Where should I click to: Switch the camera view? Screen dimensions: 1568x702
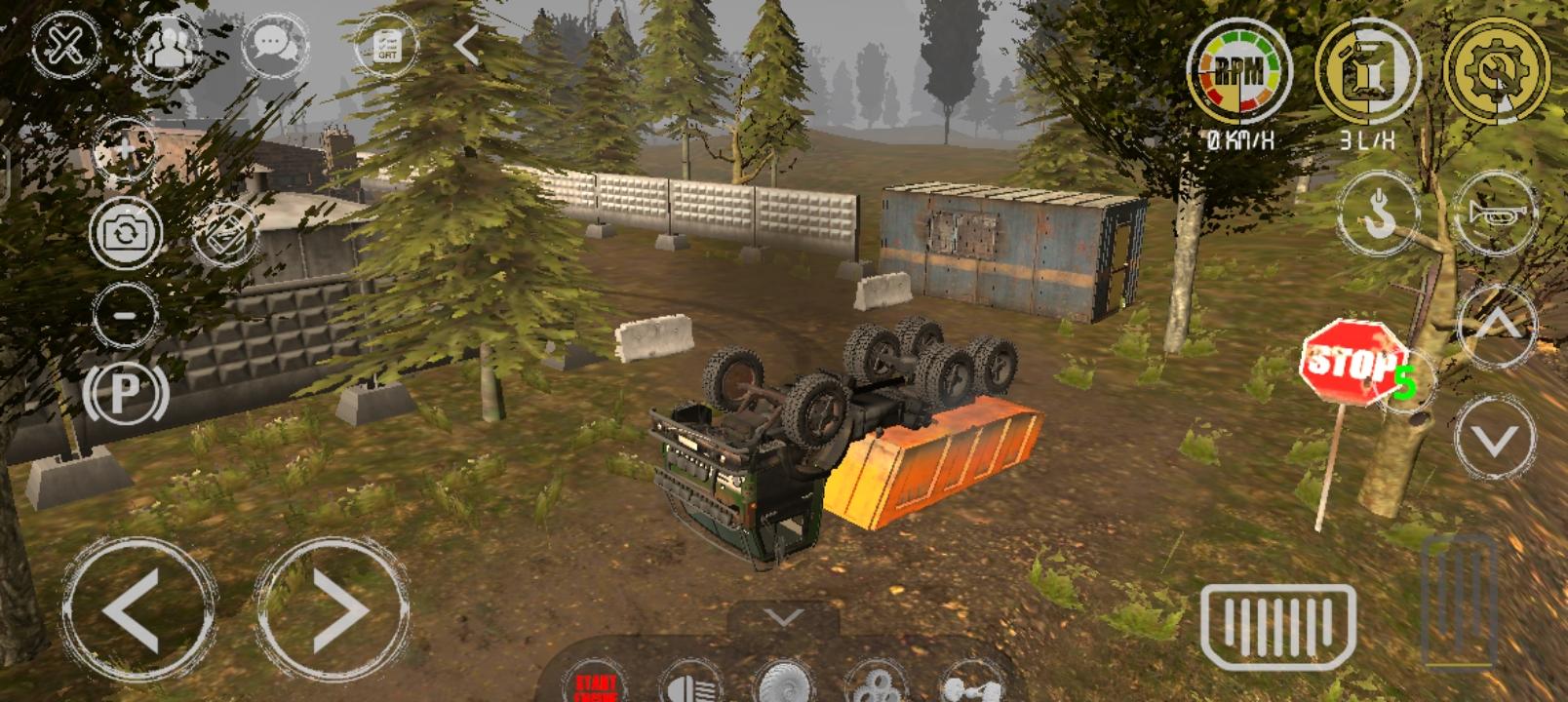tap(125, 233)
